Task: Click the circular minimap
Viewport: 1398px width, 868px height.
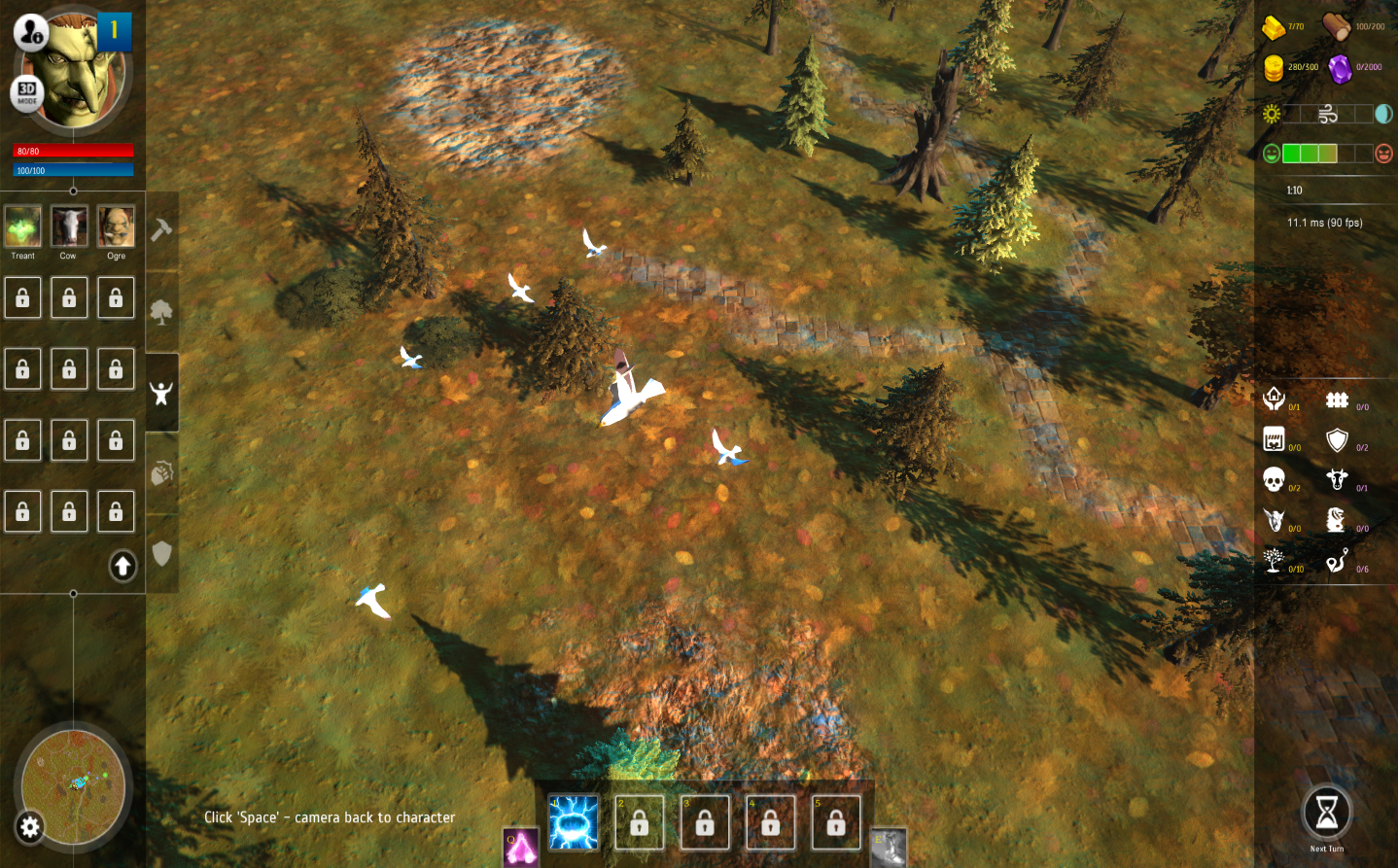Action: [x=75, y=783]
